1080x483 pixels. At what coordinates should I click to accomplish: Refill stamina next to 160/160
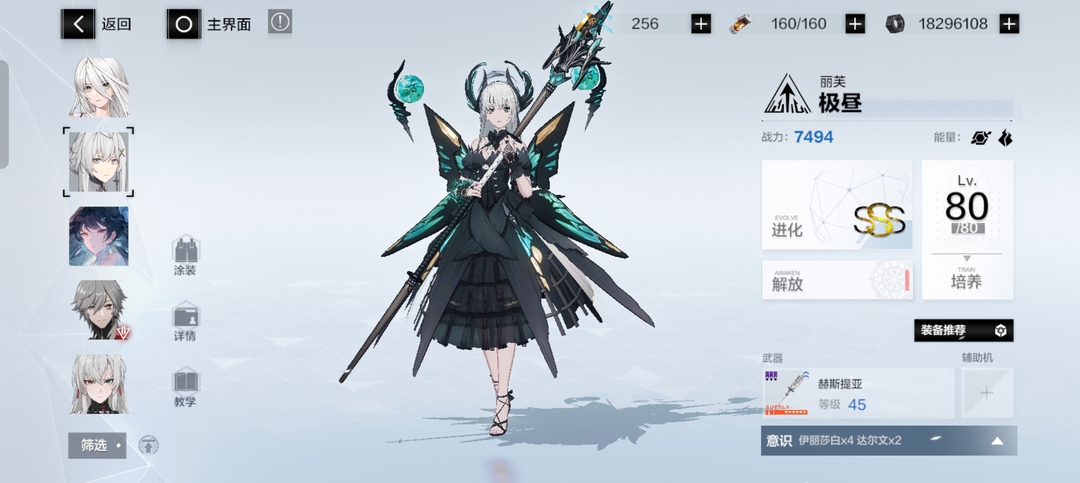coord(855,24)
